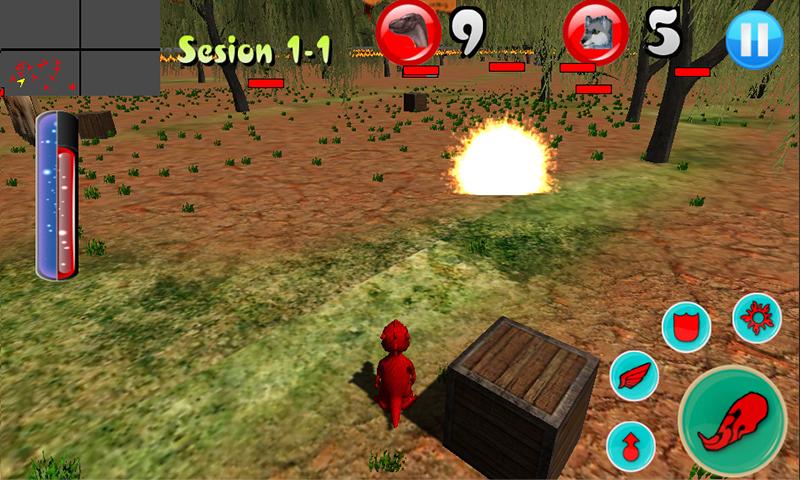Viewport: 800px width, 480px height.
Task: Tap the up-arrow ability button
Action: [x=631, y=444]
